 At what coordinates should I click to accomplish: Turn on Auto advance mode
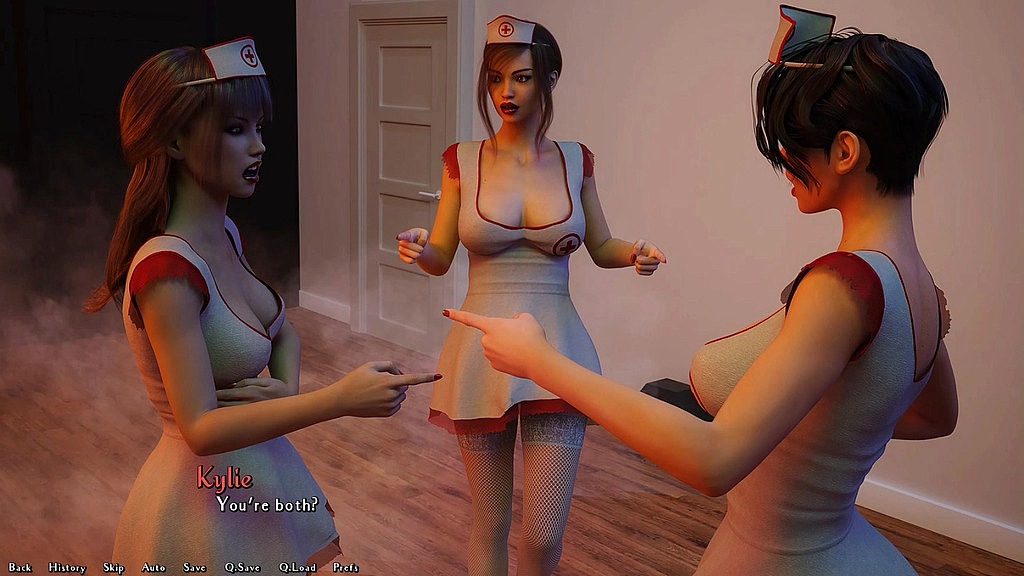pyautogui.click(x=153, y=567)
